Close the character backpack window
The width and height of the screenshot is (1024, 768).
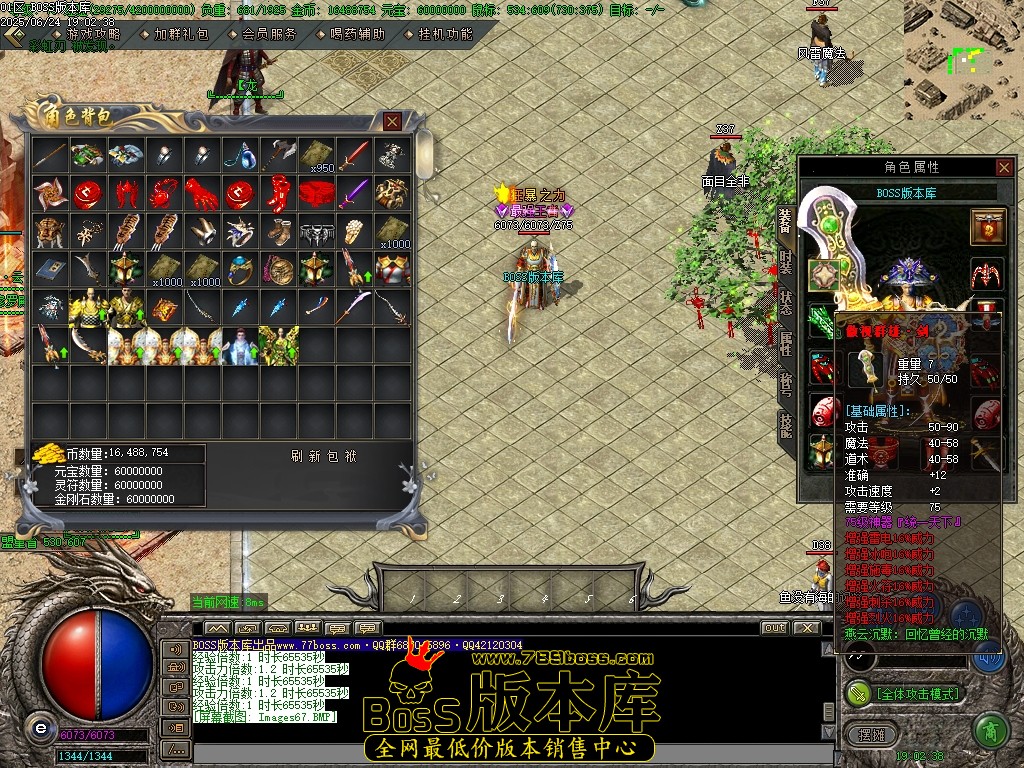tap(393, 121)
